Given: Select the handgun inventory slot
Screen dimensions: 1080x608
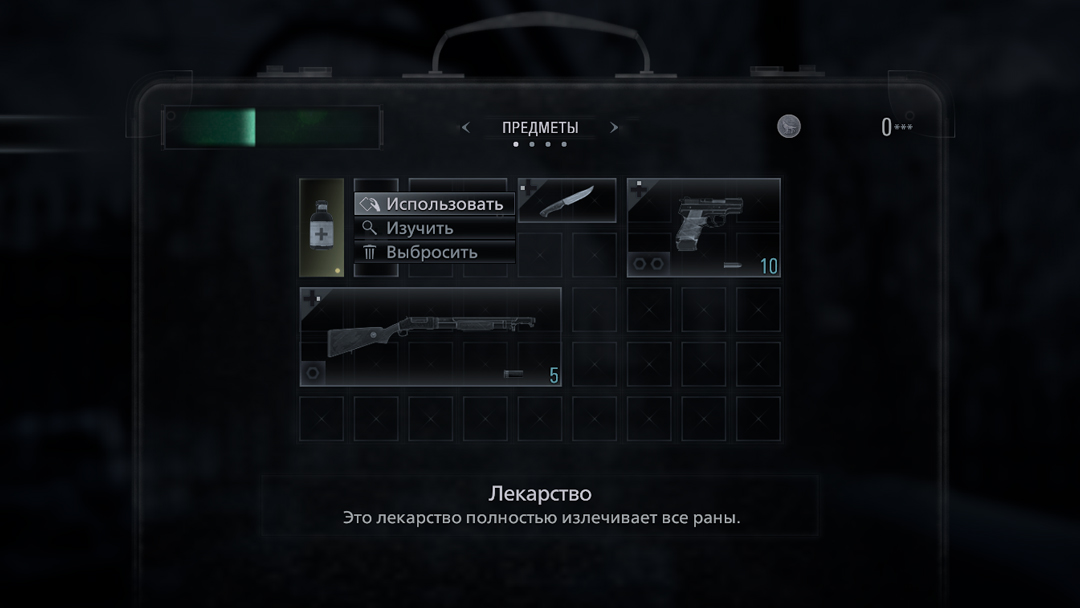Looking at the screenshot, I should point(703,228).
